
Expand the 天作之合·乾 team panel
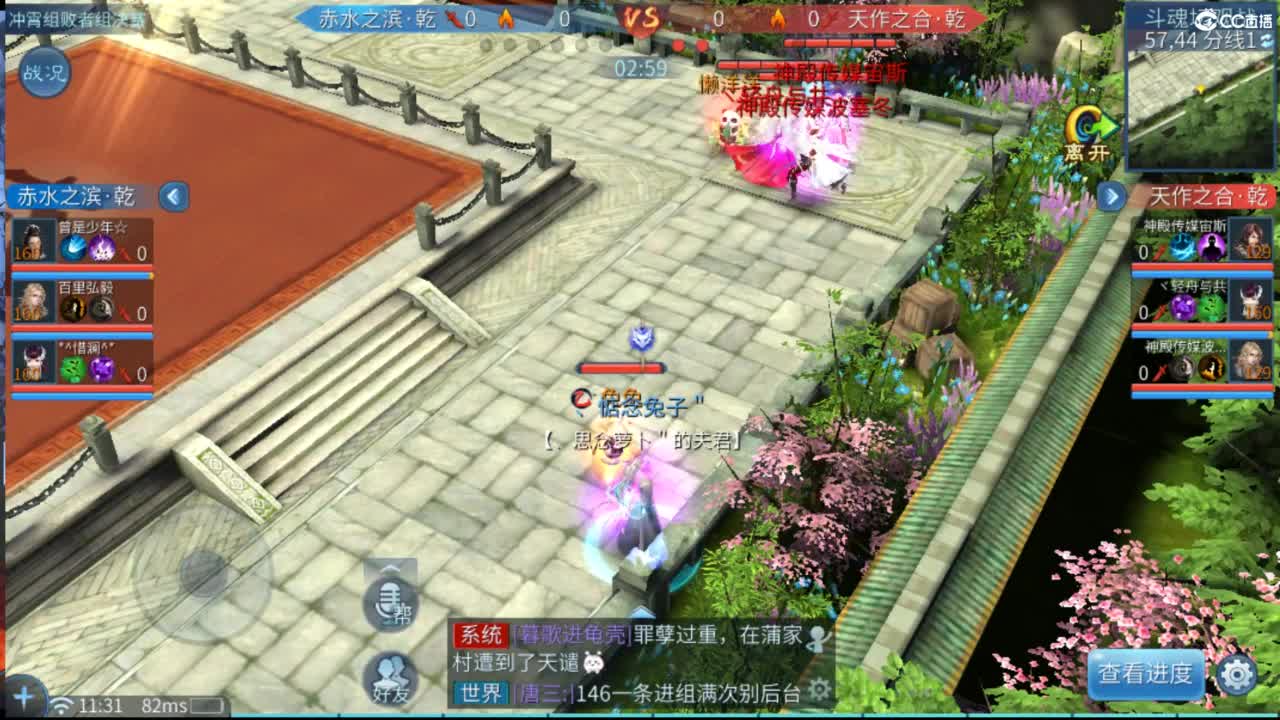[1113, 197]
